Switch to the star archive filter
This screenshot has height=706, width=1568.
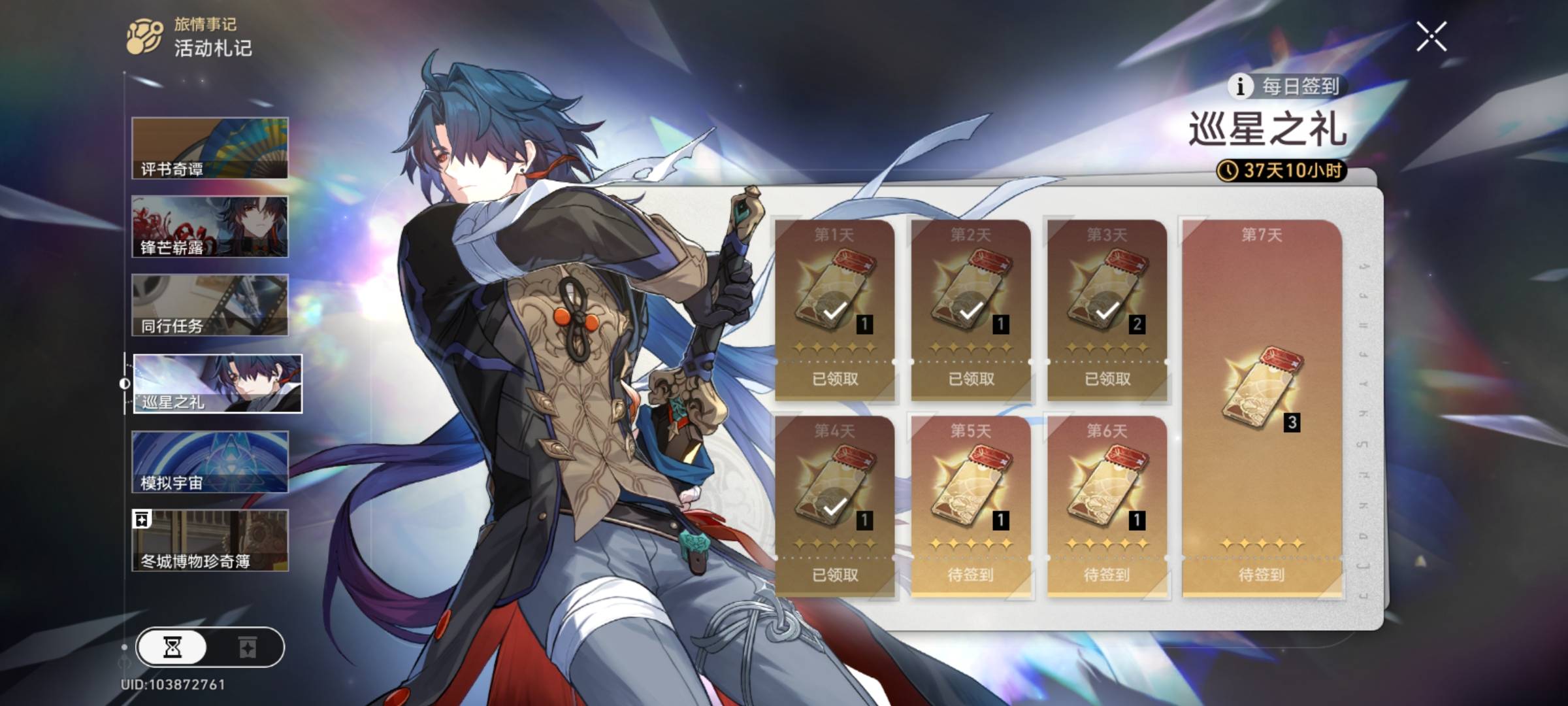(248, 648)
